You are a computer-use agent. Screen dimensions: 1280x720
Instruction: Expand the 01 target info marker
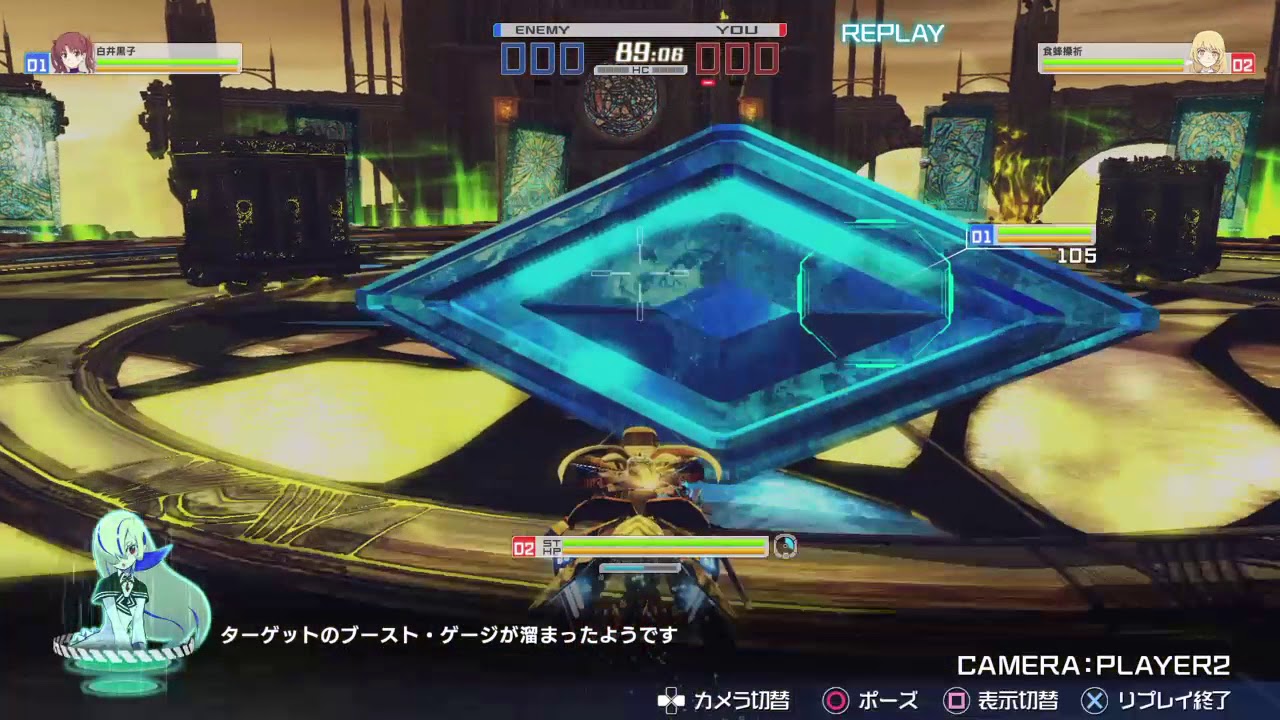[x=980, y=237]
